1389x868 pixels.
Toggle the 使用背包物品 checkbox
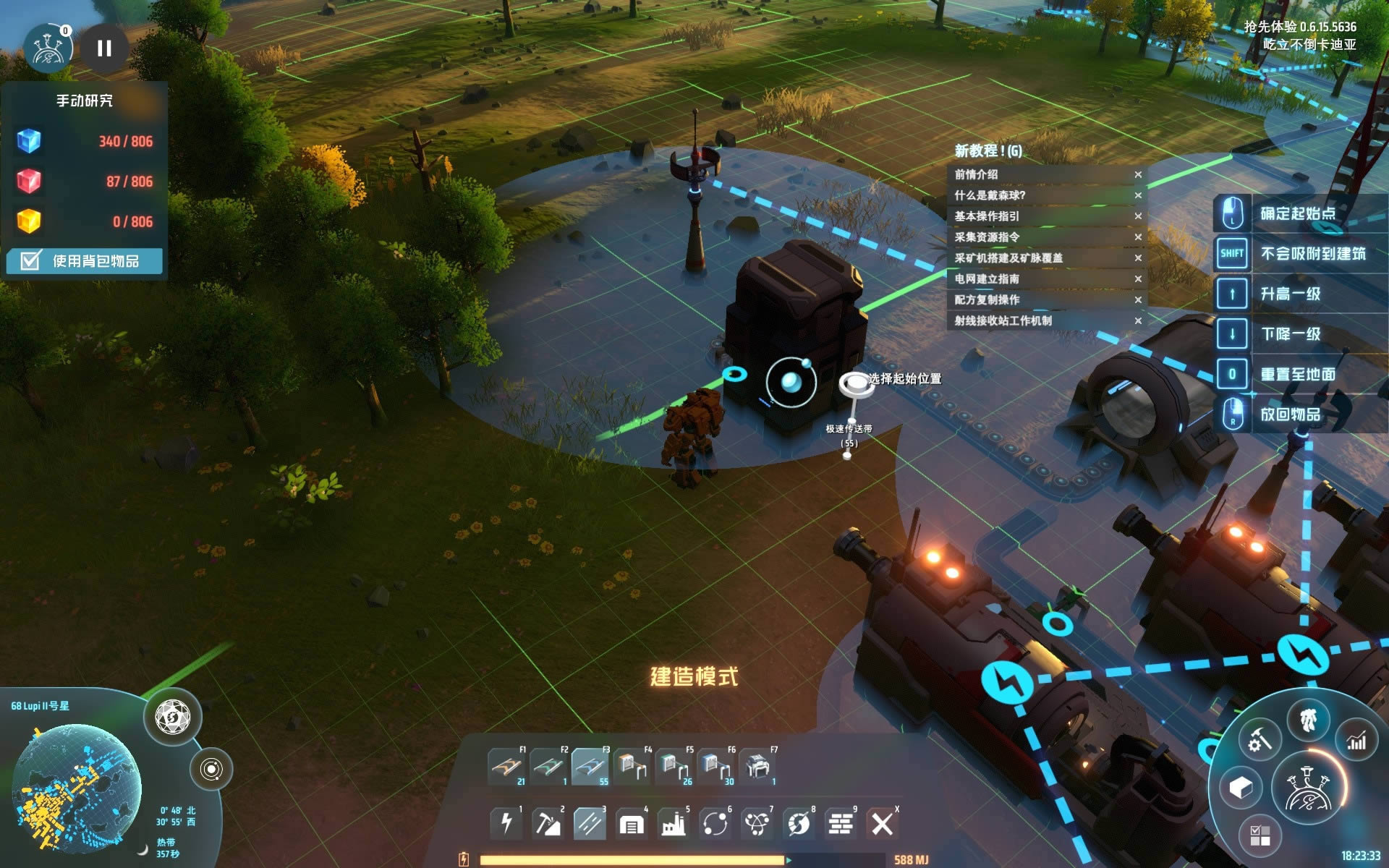click(31, 260)
